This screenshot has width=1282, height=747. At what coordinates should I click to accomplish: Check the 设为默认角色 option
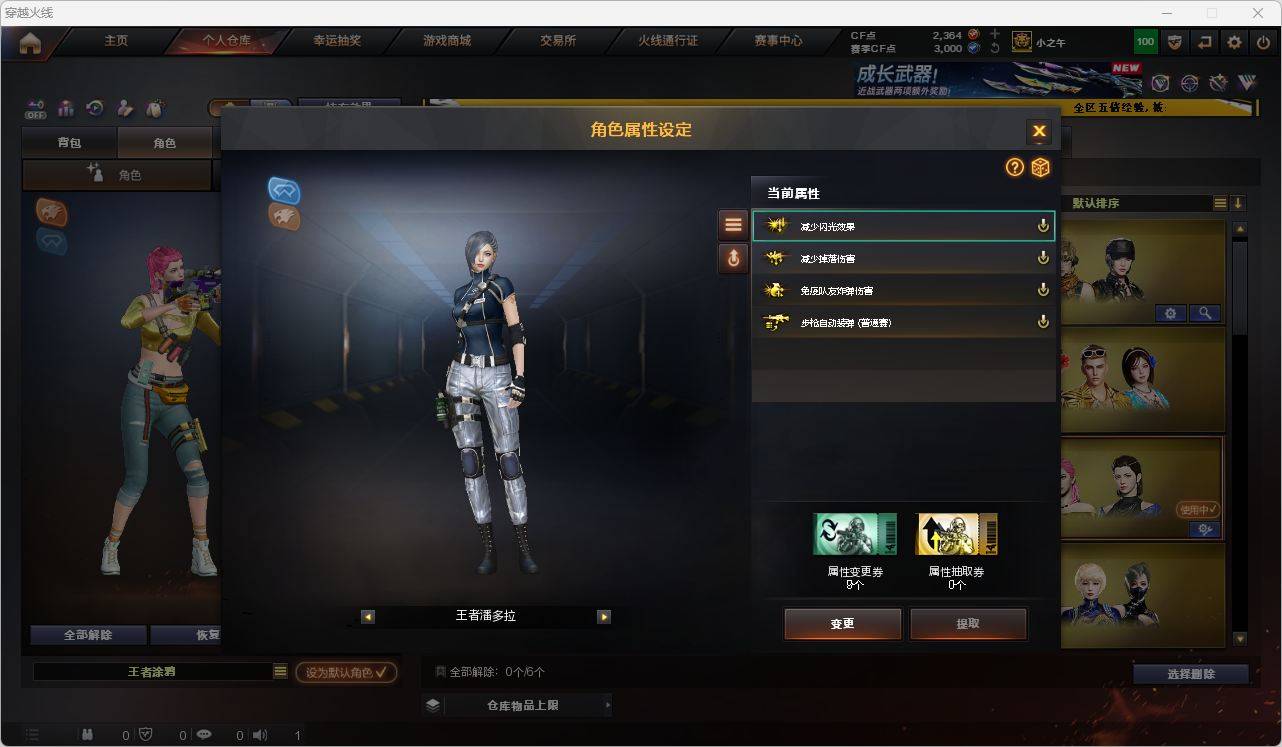(x=346, y=672)
